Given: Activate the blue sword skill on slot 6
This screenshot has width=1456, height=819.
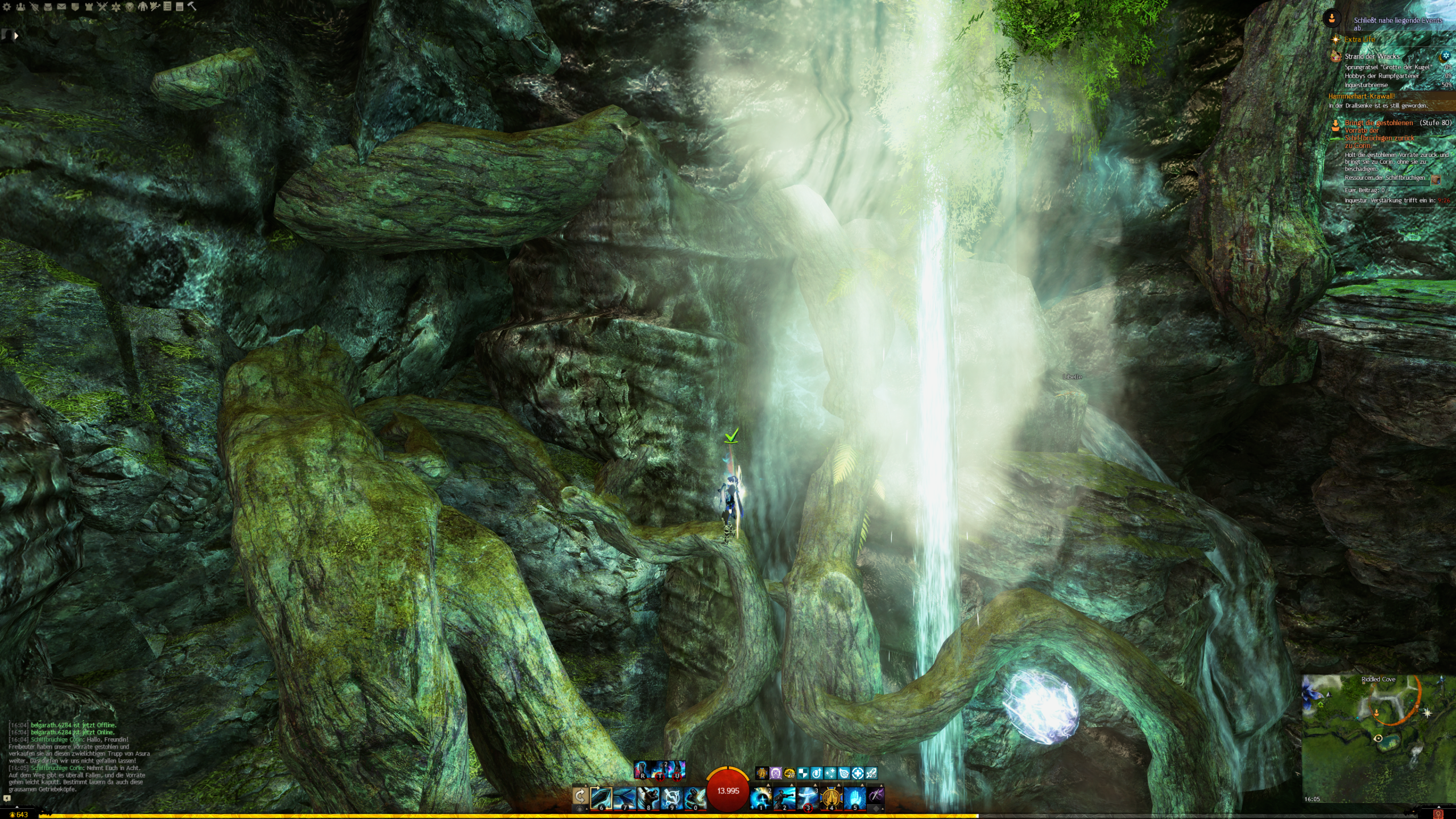Looking at the screenshot, I should [601, 798].
